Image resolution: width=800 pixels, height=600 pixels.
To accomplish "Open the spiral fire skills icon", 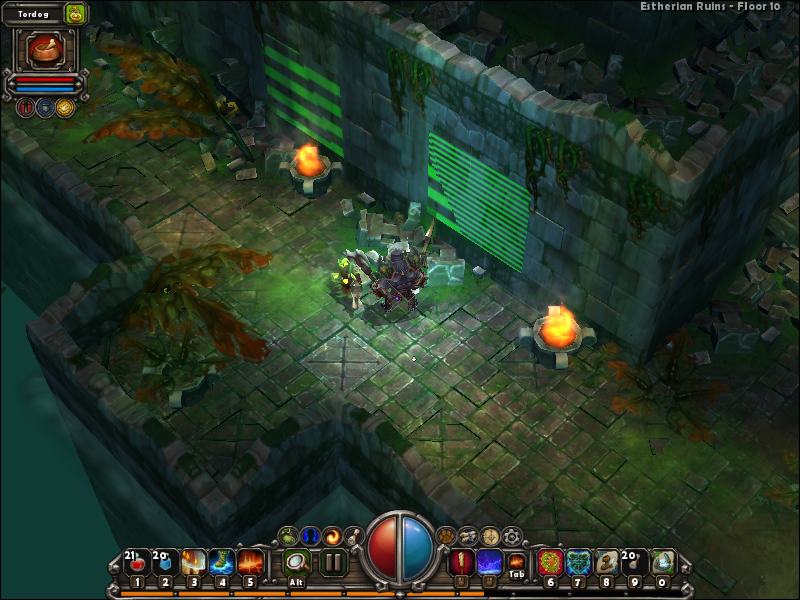I will click(332, 536).
